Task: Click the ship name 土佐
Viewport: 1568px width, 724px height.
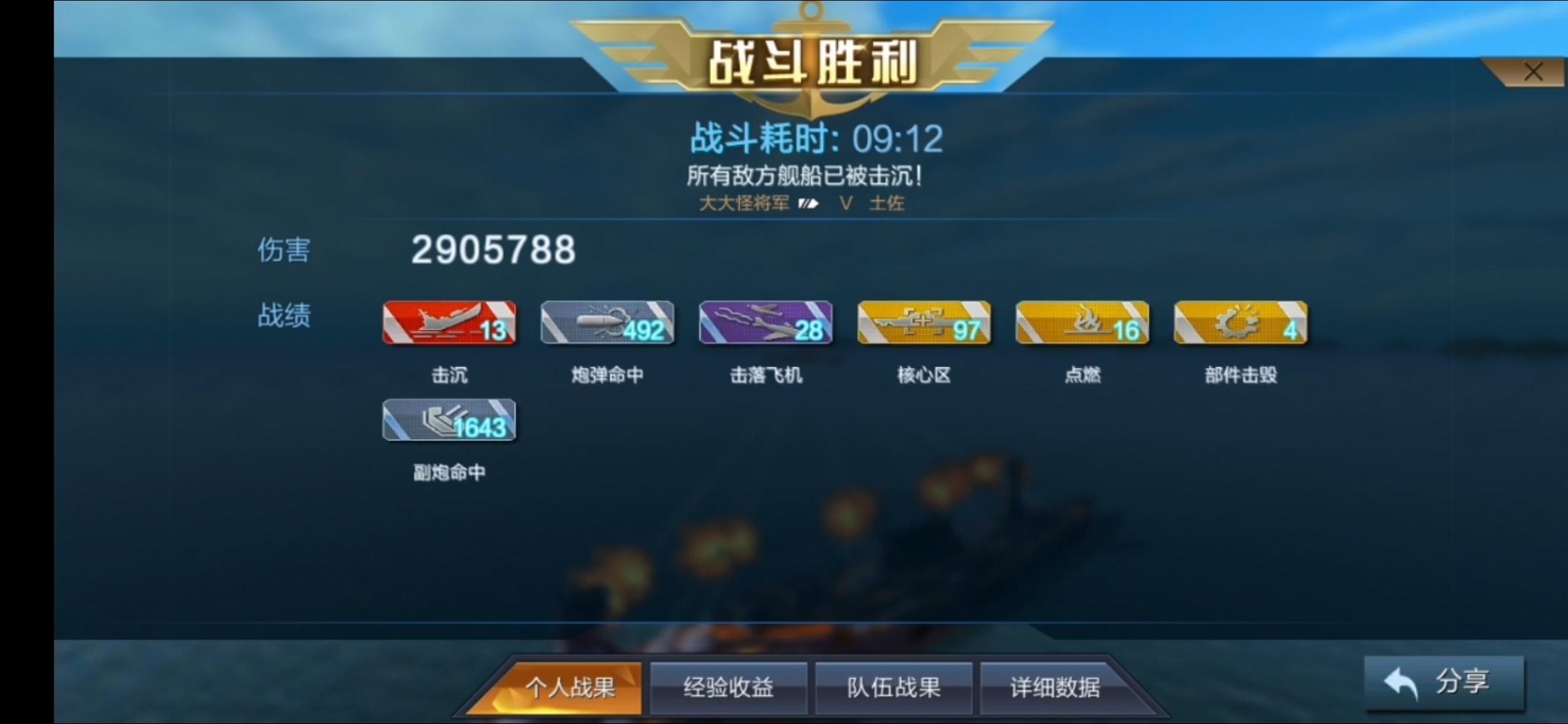Action: point(888,203)
